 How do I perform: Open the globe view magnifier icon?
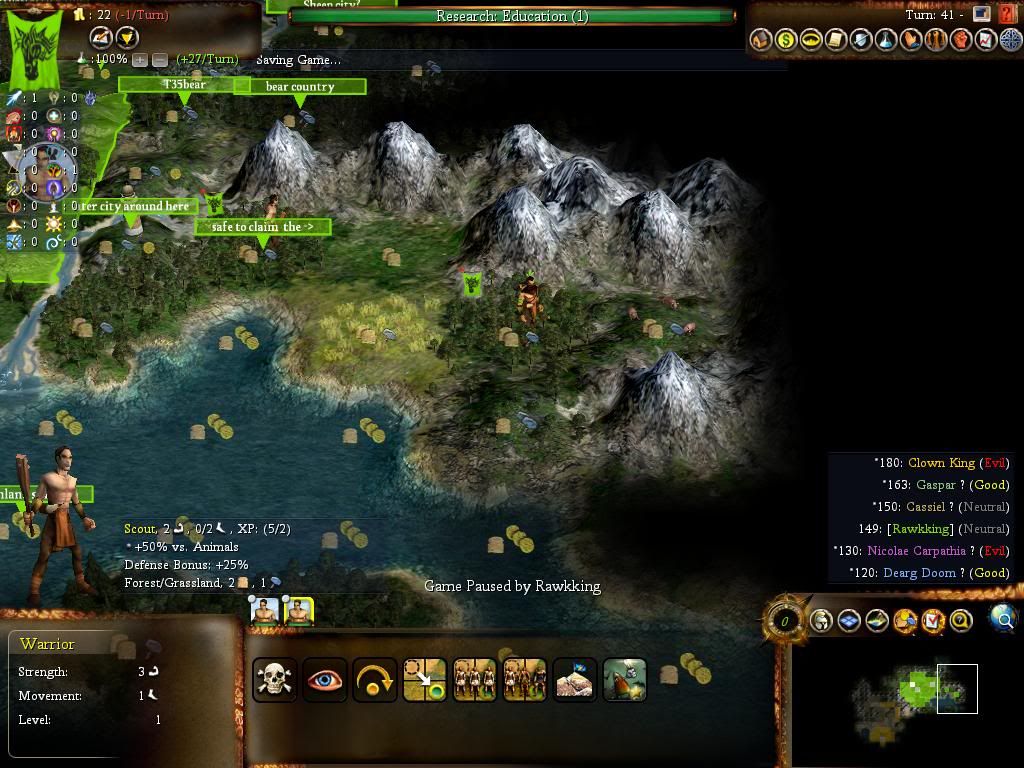pyautogui.click(x=1003, y=619)
